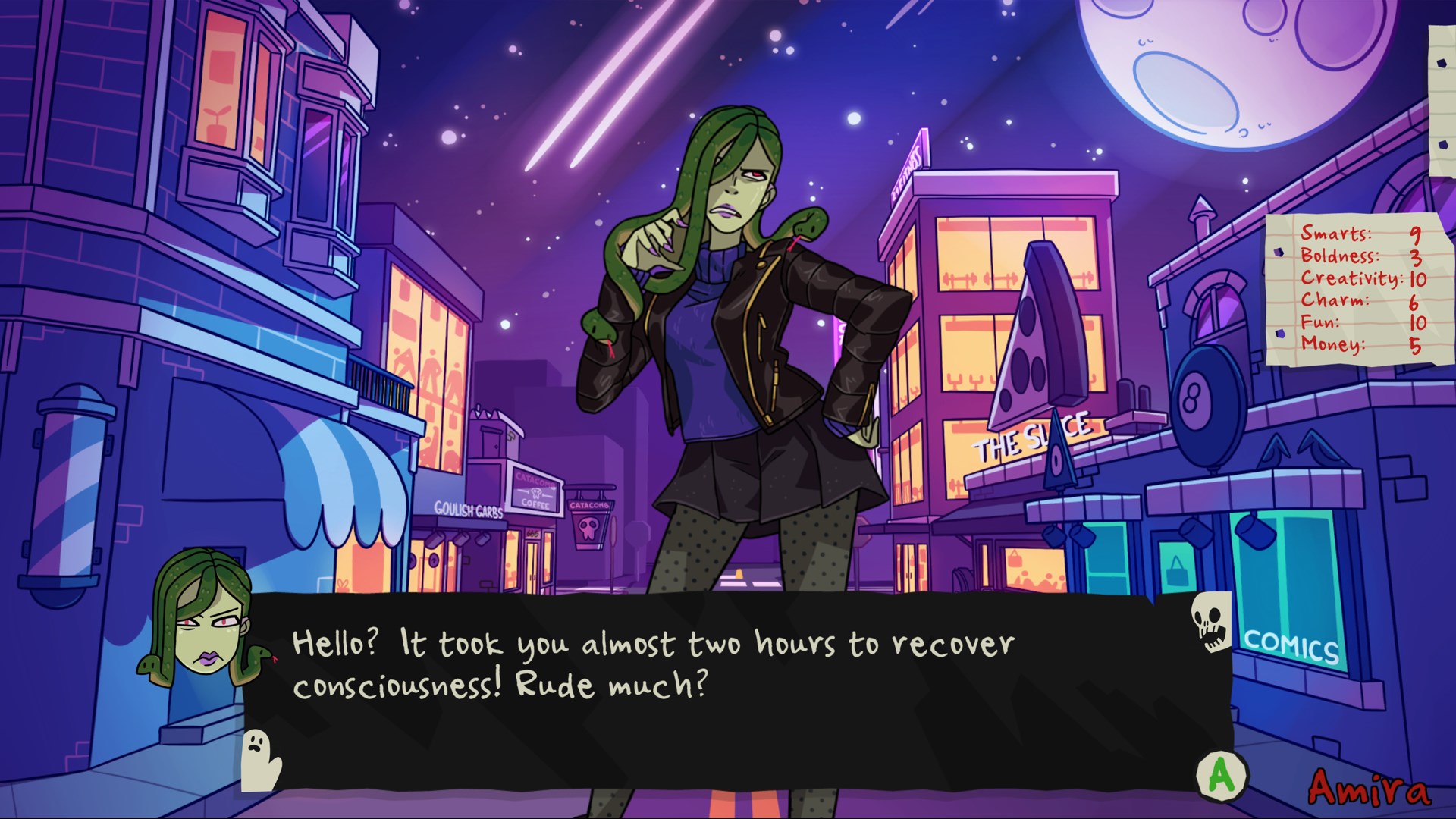Advance Amira's dialogue text box
1456x819 pixels.
coord(1222,773)
